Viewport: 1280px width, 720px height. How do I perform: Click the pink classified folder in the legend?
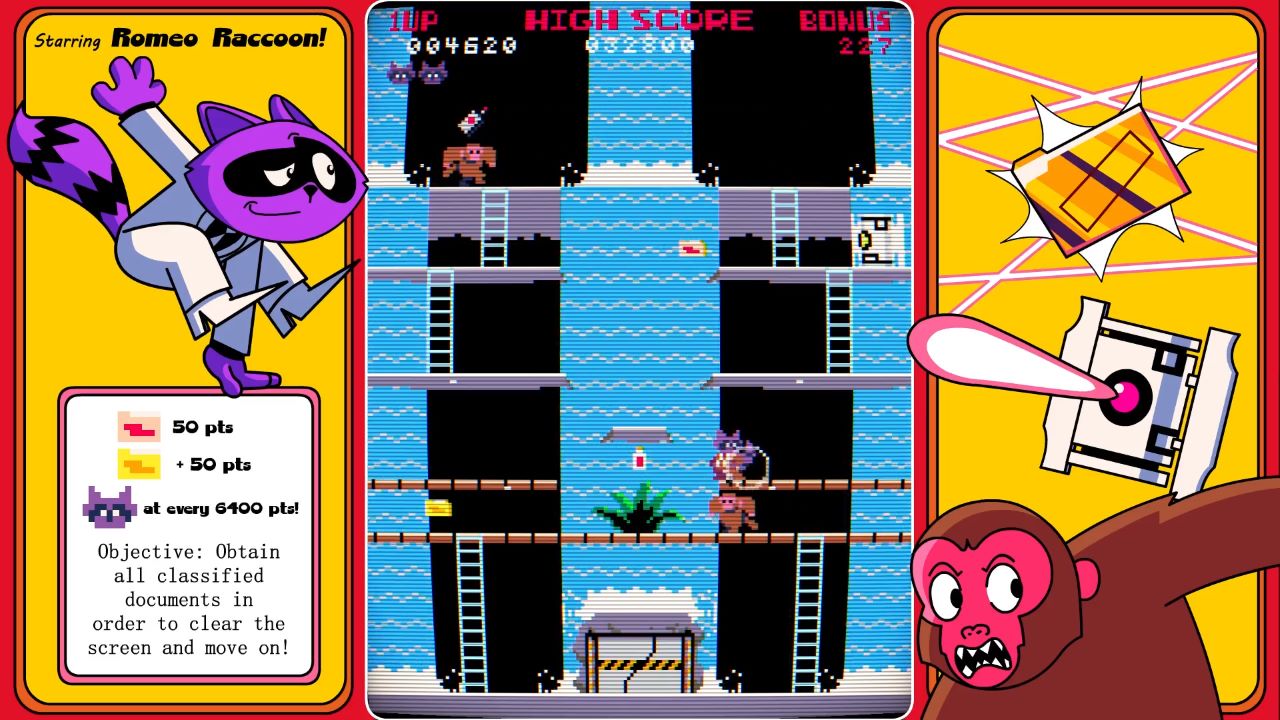(138, 426)
